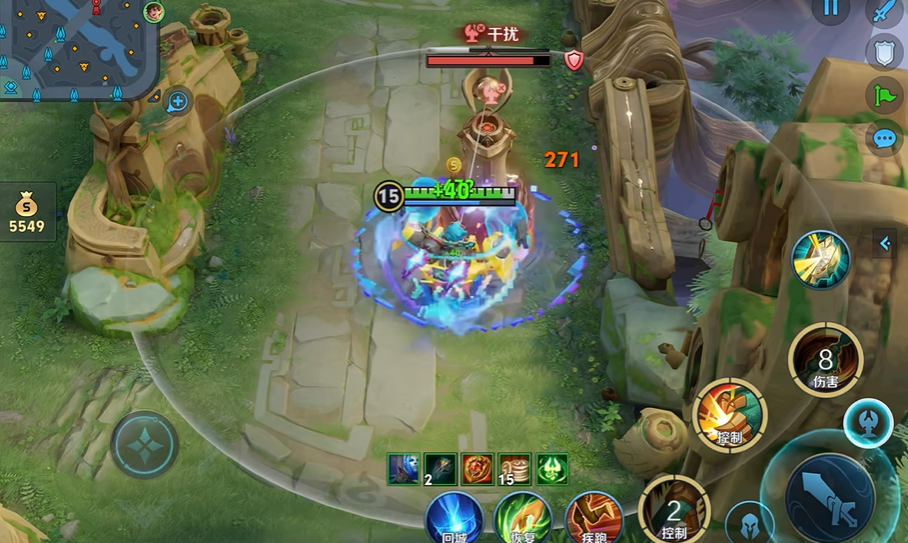Open the chat speech-bubble button
The width and height of the screenshot is (908, 543).
[x=884, y=139]
